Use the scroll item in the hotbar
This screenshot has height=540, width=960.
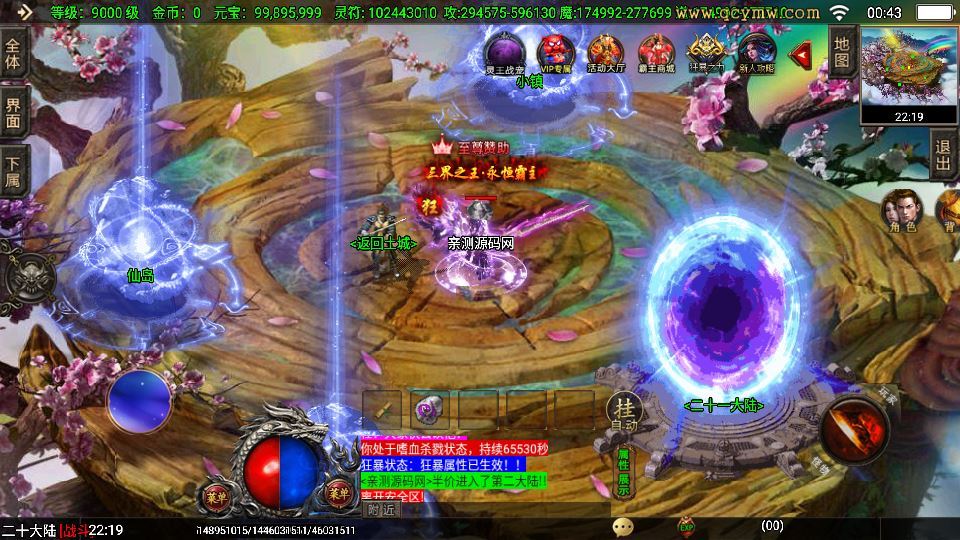tap(382, 409)
